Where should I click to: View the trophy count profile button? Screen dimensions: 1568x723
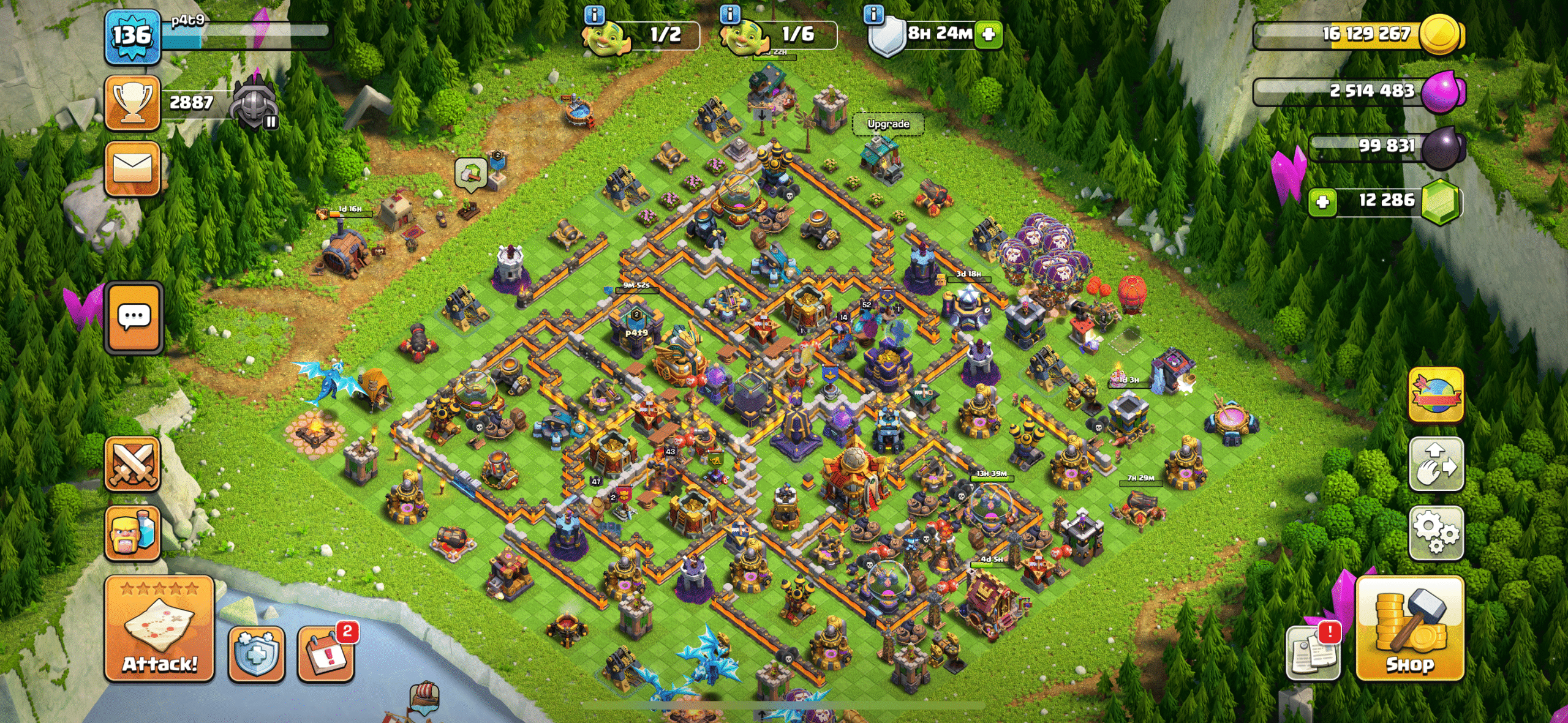coord(132,103)
